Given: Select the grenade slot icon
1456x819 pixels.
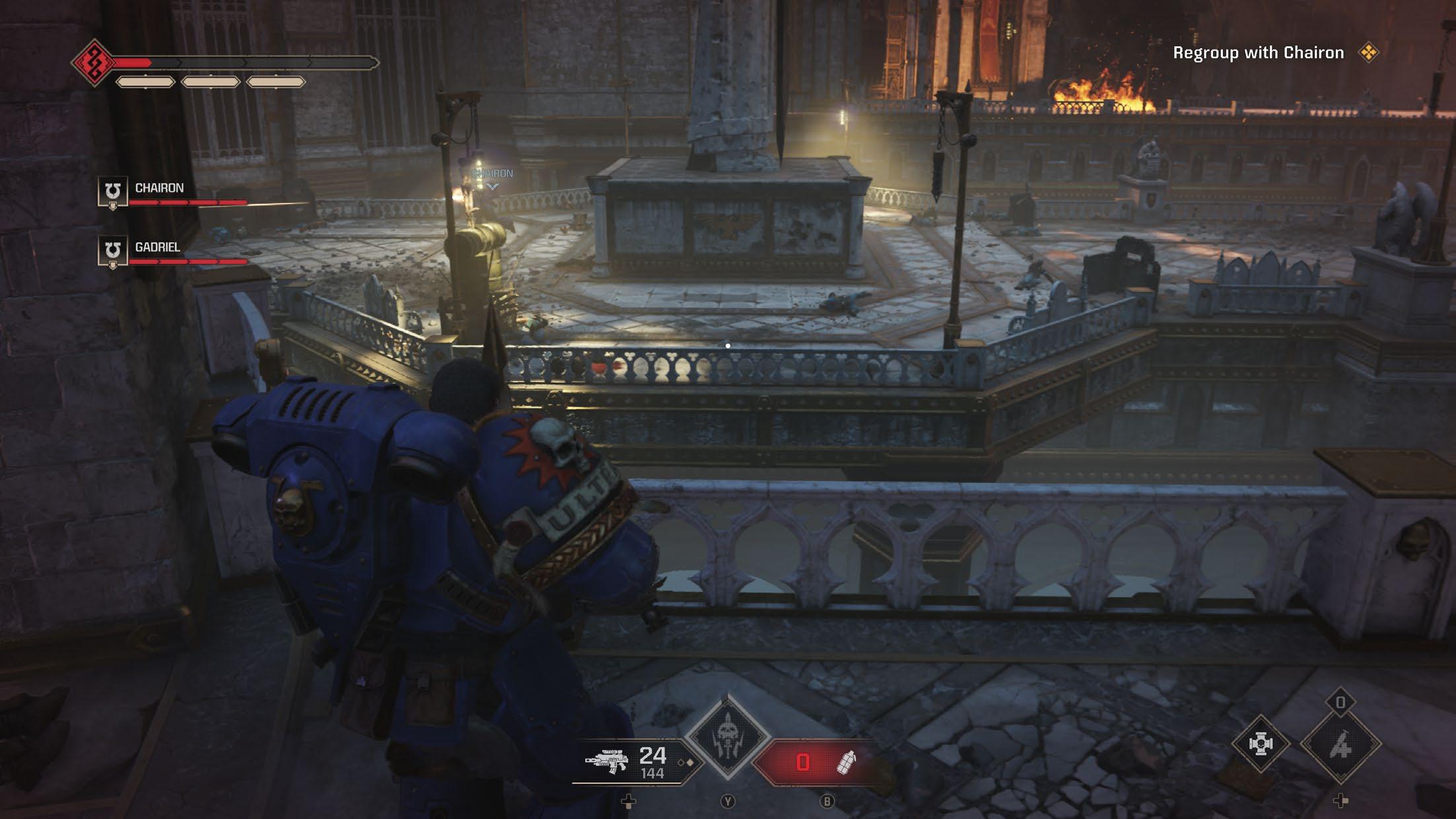Looking at the screenshot, I should click(846, 762).
